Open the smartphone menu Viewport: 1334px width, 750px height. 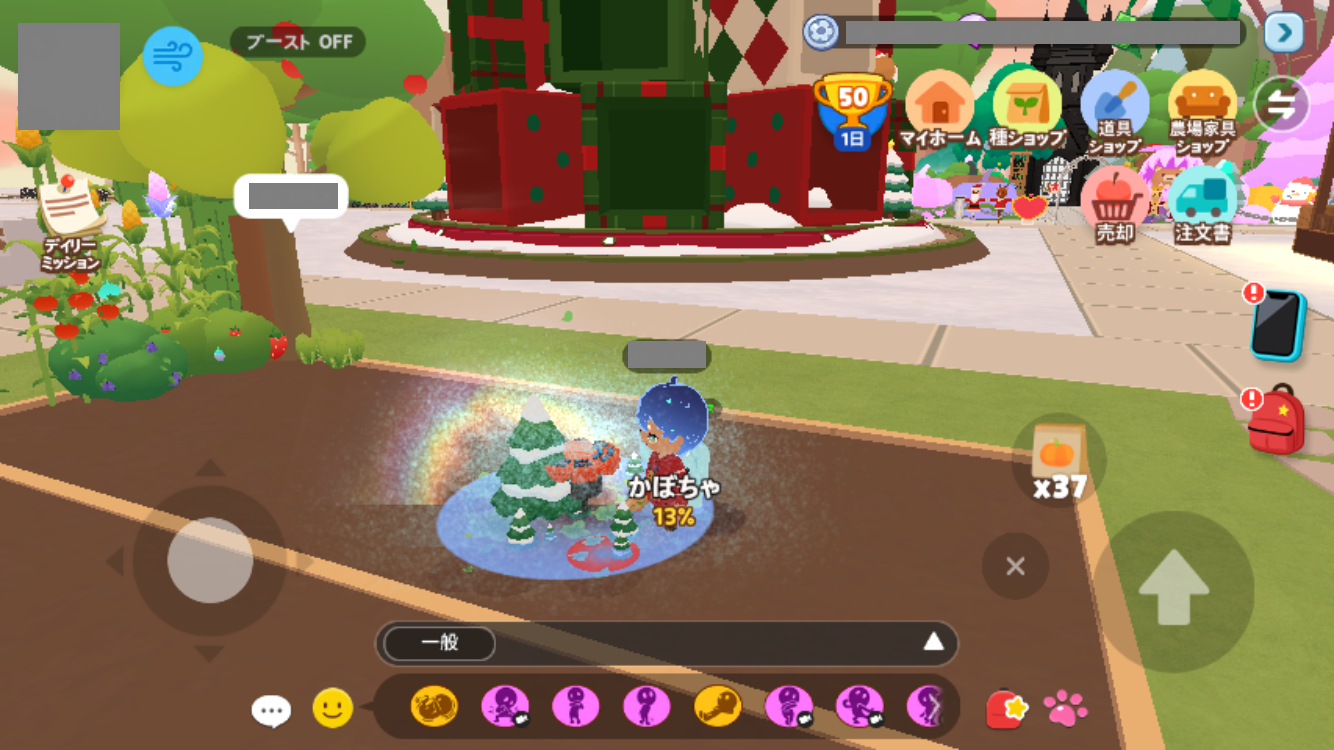pyautogui.click(x=1278, y=325)
